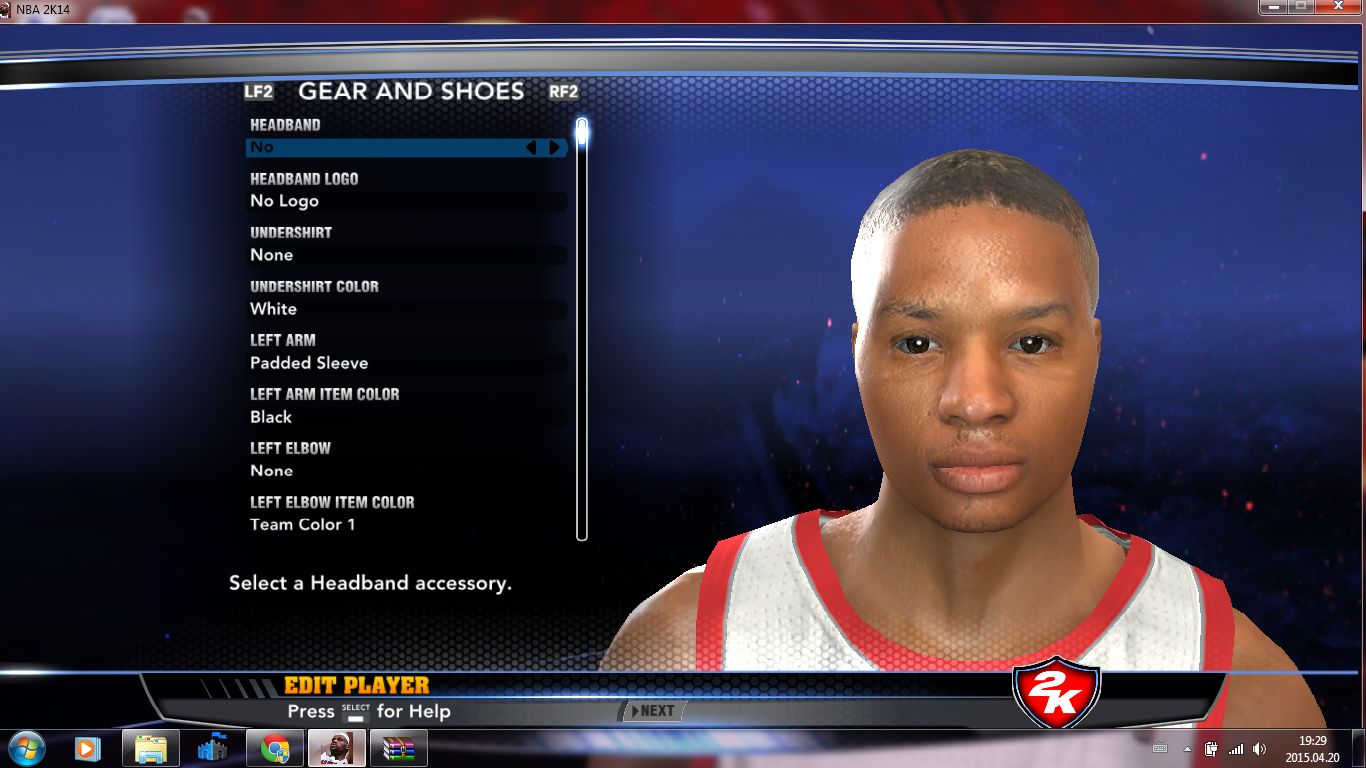1366x768 pixels.
Task: Click the Headband right arrow
Action: pyautogui.click(x=554, y=148)
